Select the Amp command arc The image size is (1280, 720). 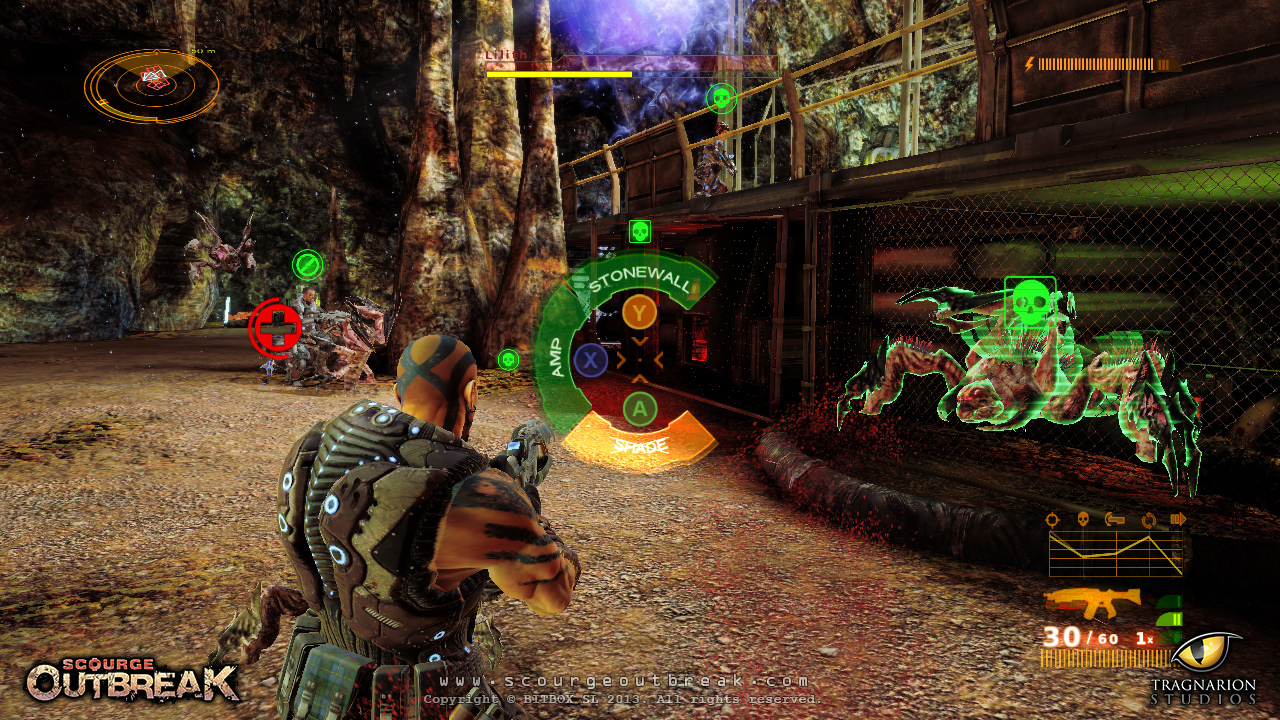pyautogui.click(x=558, y=357)
